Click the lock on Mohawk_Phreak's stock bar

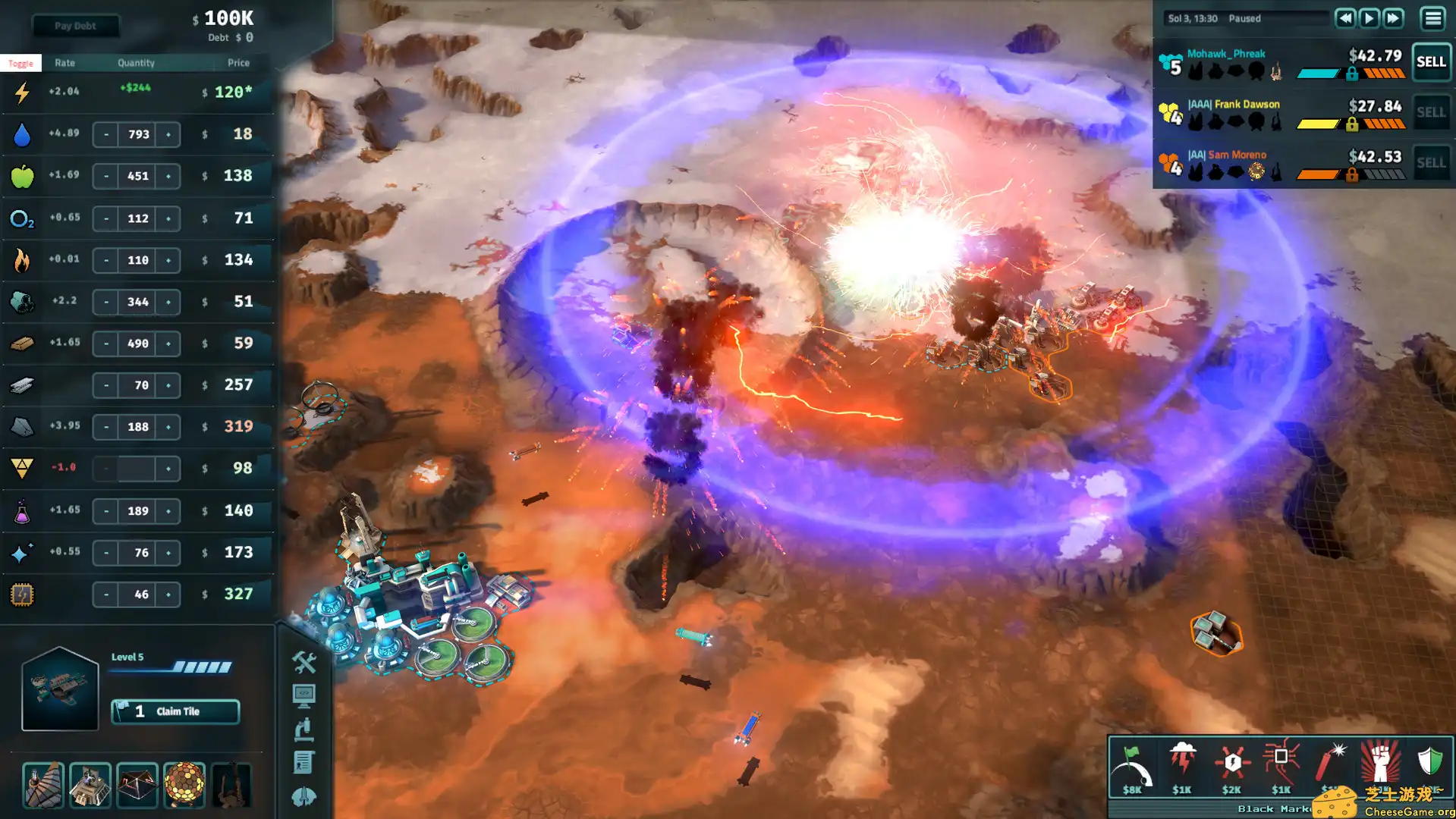tap(1351, 74)
